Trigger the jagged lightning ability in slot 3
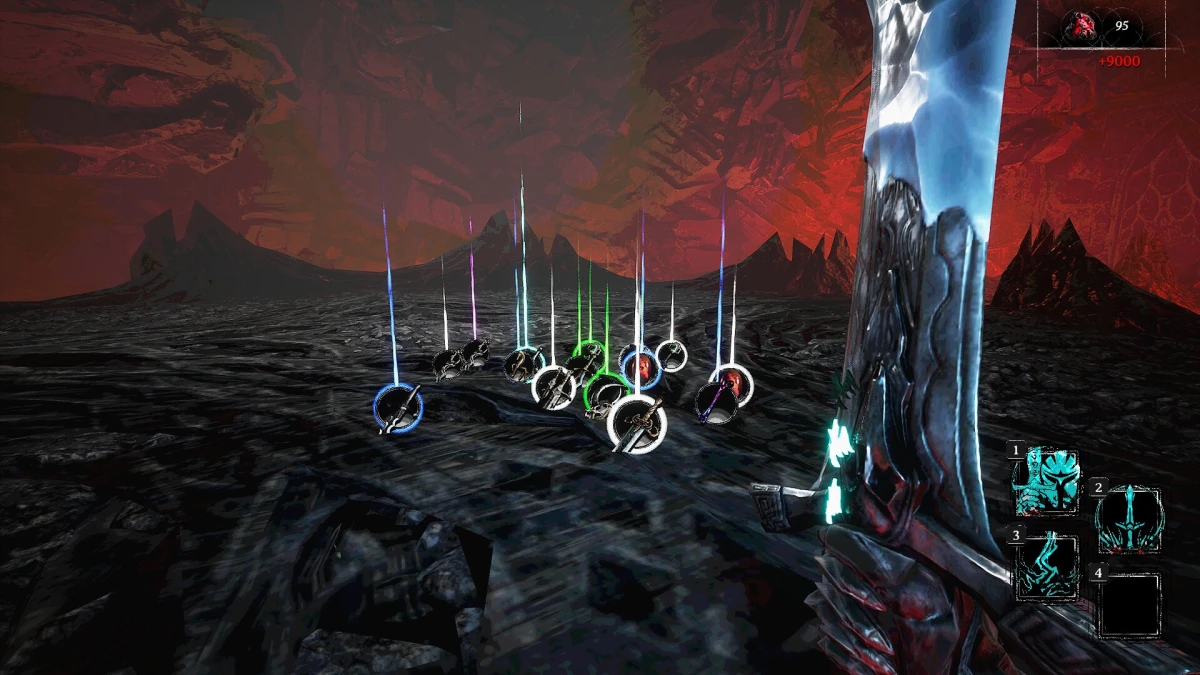The width and height of the screenshot is (1200, 675). [x=1047, y=568]
